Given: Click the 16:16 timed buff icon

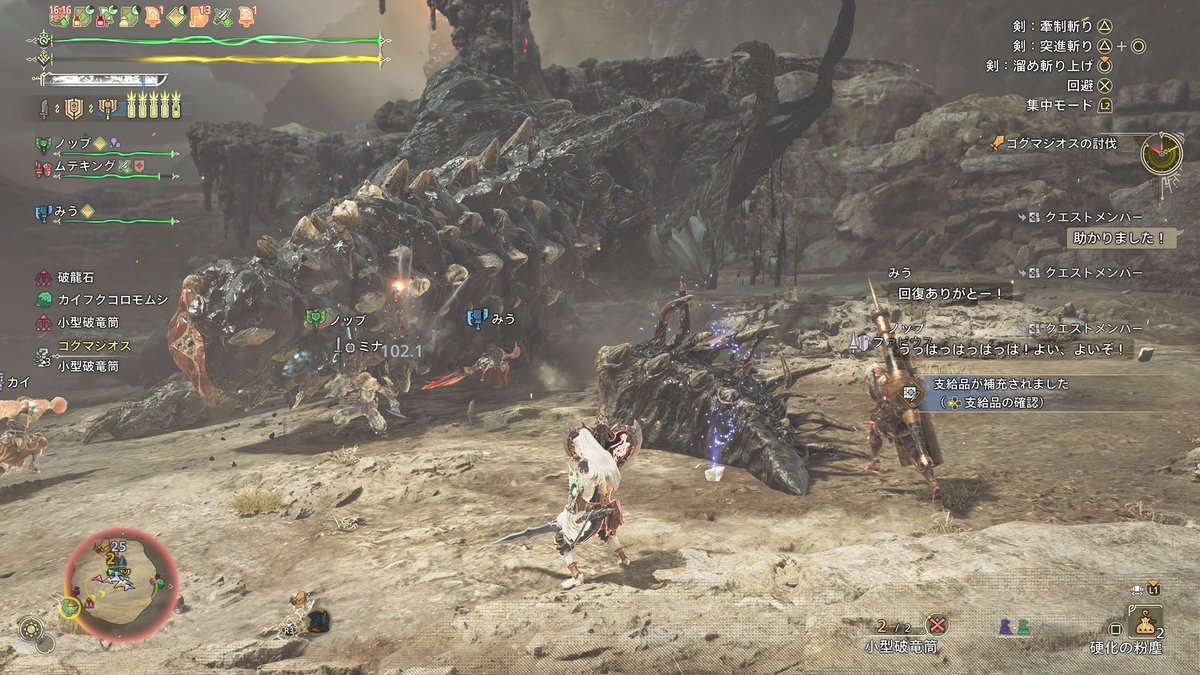Looking at the screenshot, I should (61, 15).
